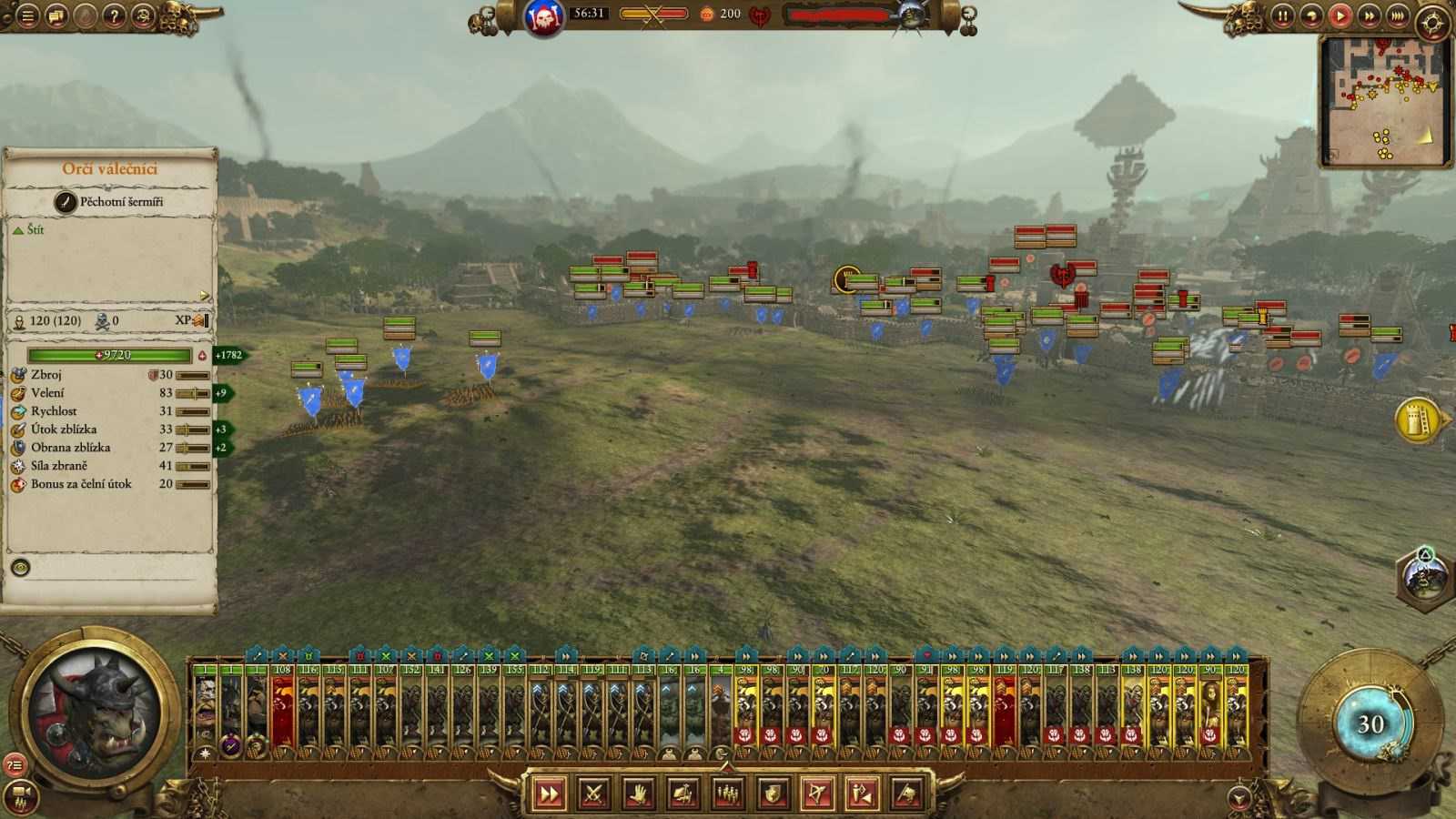Toggle run mode with double-arrow order button

[x=550, y=794]
